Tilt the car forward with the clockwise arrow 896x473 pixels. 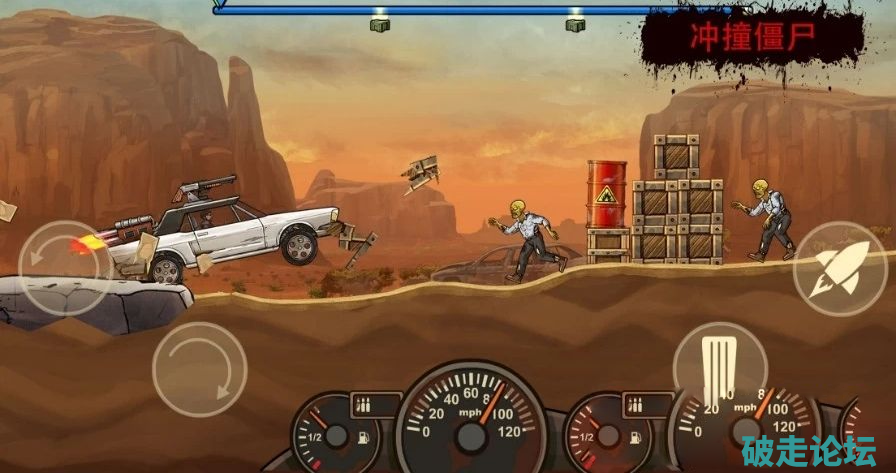199,369
